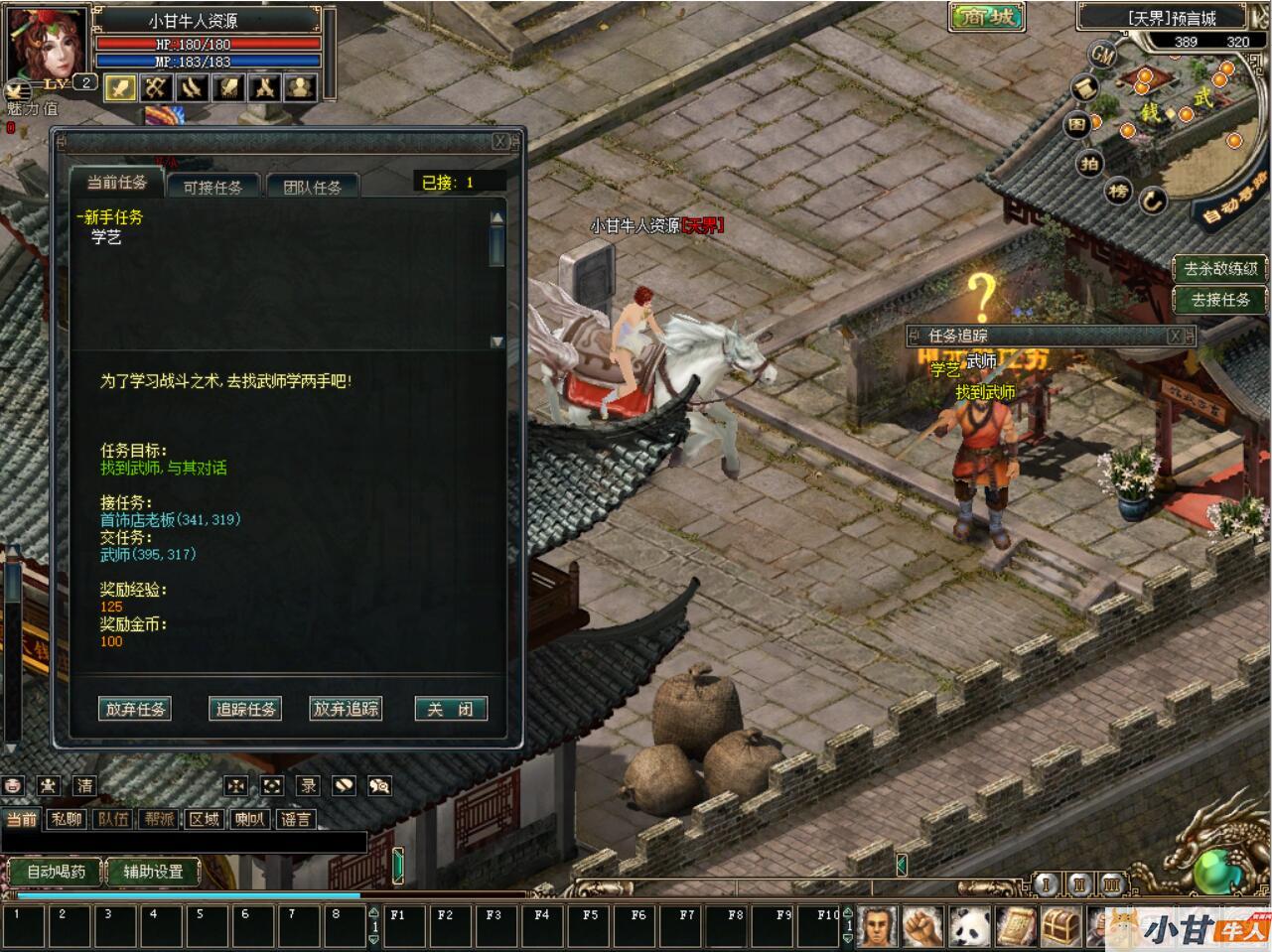This screenshot has height=952, width=1272.
Task: Click the 去接任务 button
Action: [1220, 299]
